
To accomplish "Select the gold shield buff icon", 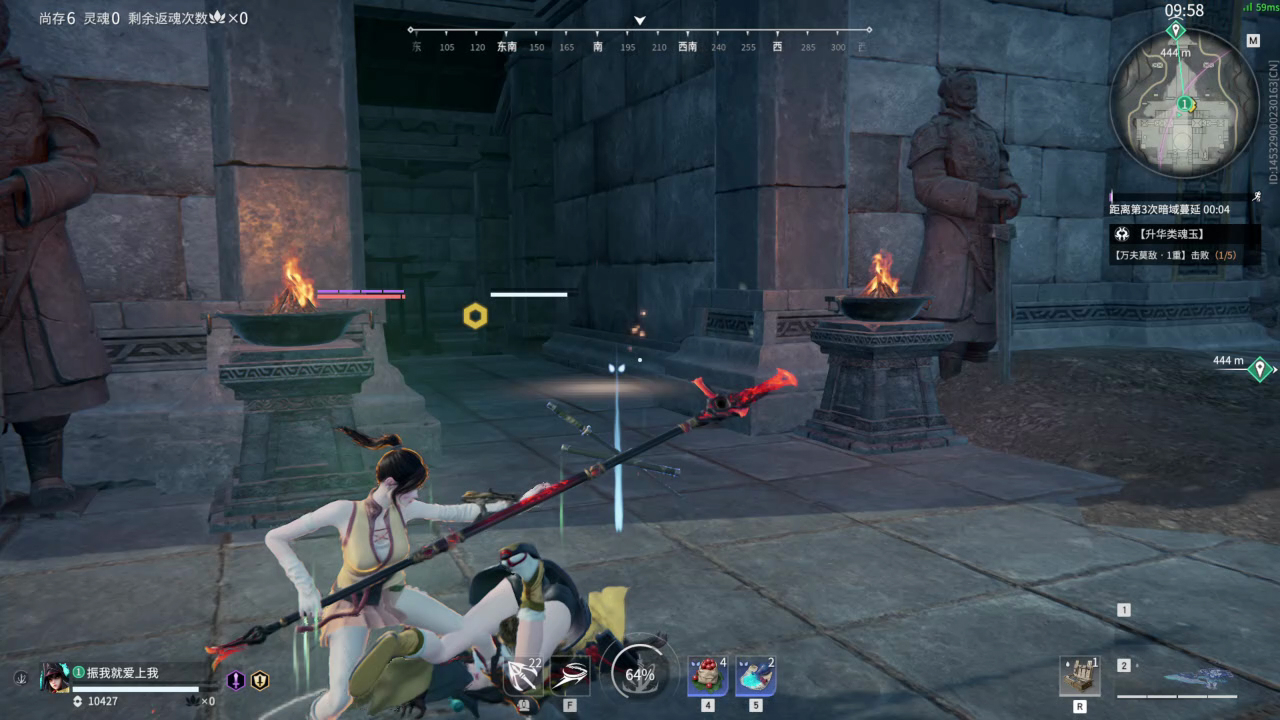I will 260,680.
